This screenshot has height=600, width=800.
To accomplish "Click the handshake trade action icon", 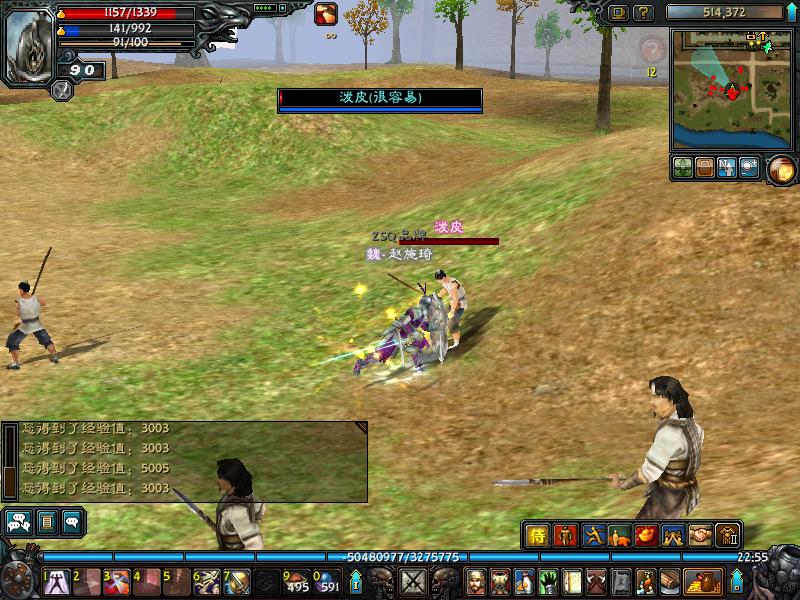I will click(700, 535).
